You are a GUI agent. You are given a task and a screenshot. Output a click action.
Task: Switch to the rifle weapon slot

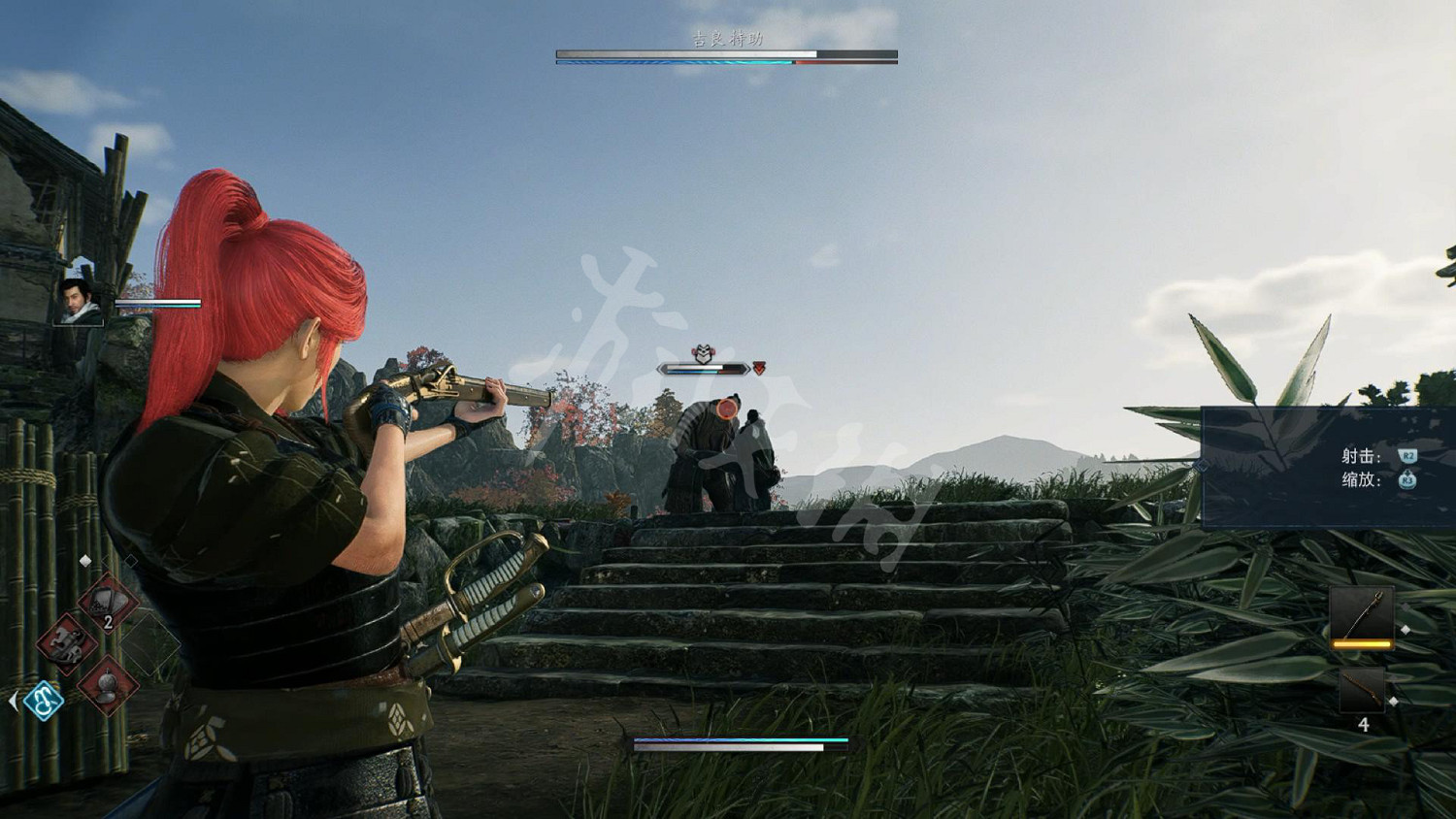click(x=1362, y=690)
